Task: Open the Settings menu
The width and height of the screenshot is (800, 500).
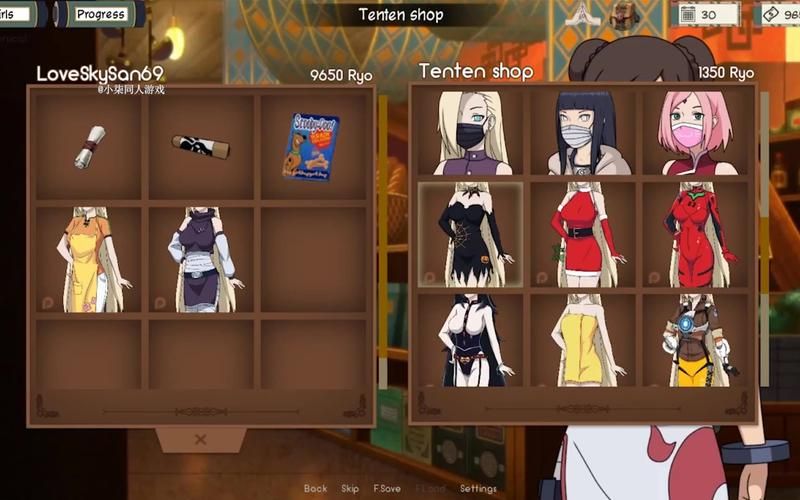Action: tap(478, 489)
